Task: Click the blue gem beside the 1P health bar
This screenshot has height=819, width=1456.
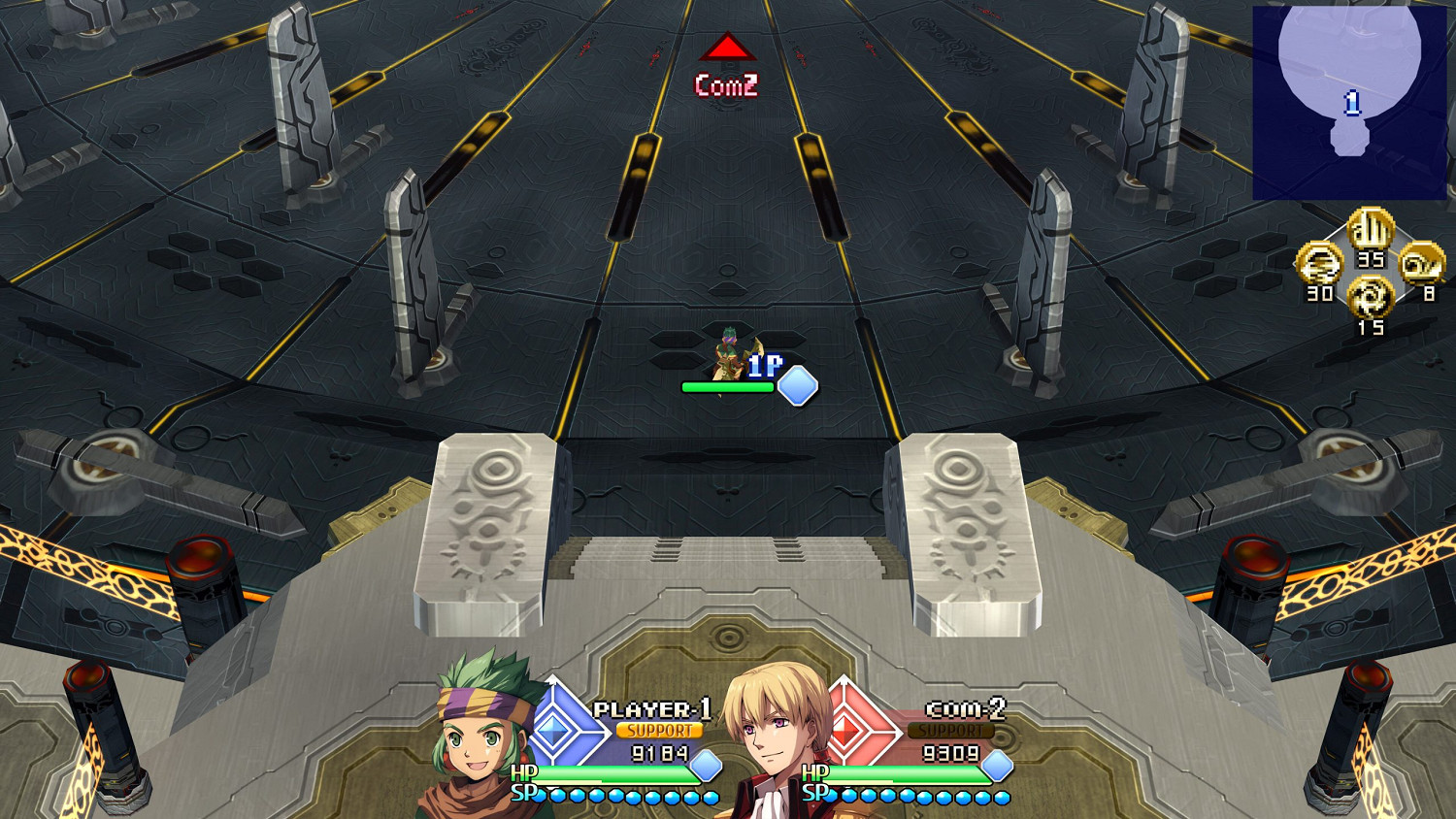Action: [x=798, y=386]
